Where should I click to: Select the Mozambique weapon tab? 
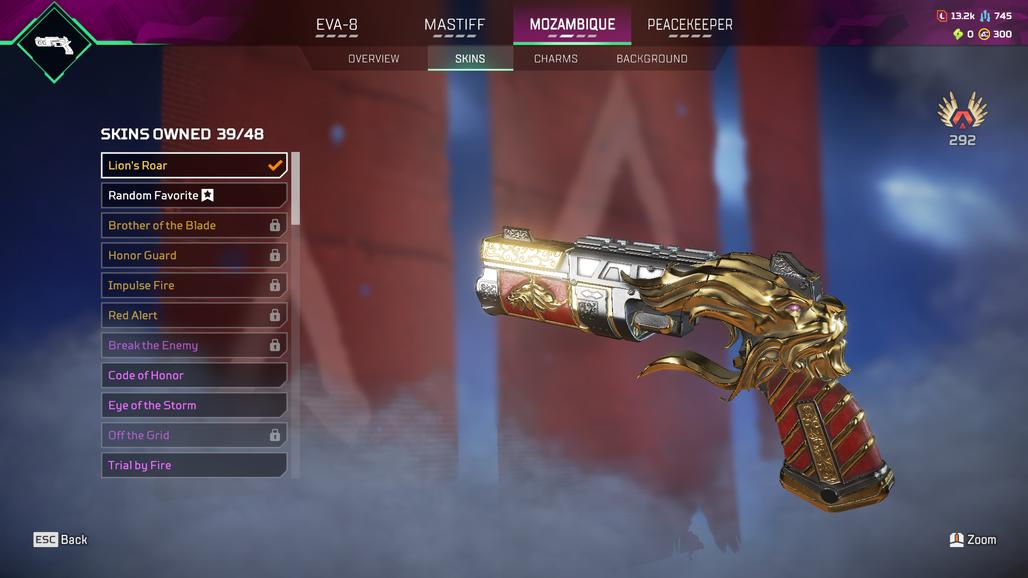(572, 24)
